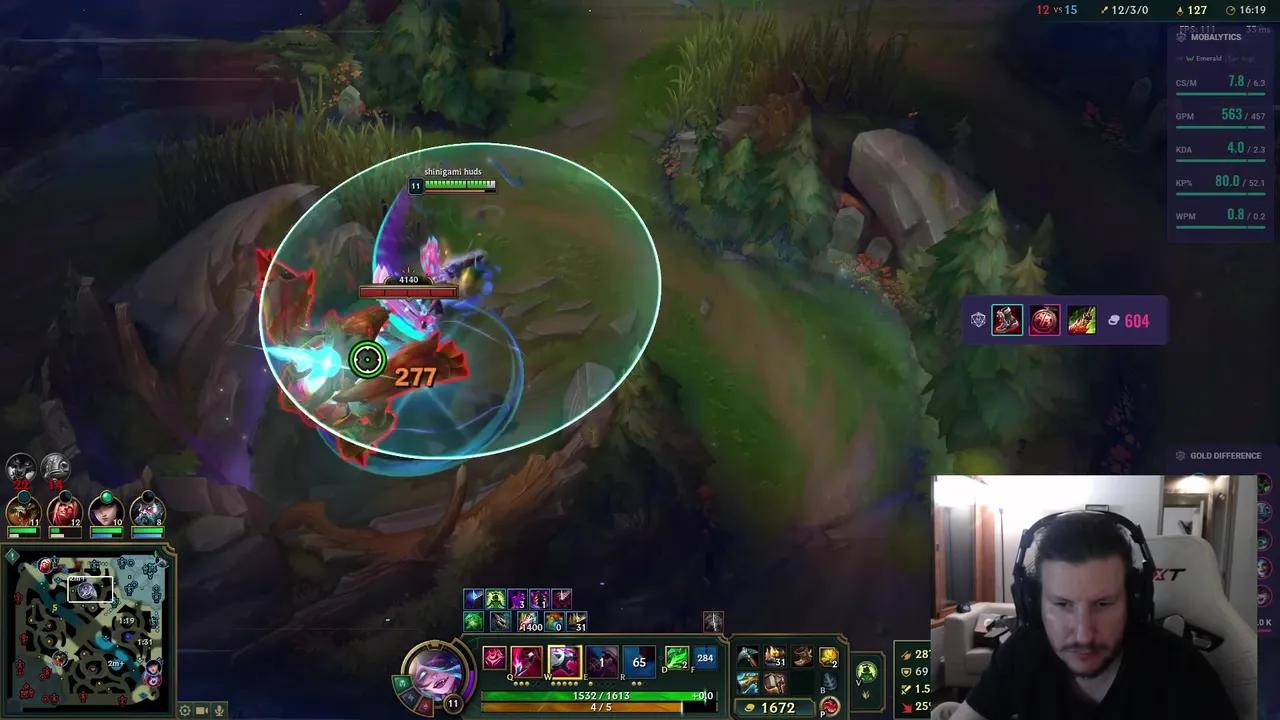Expand the item recommendation panel via shield icon
Image resolution: width=1280 pixels, height=720 pixels.
coord(978,320)
